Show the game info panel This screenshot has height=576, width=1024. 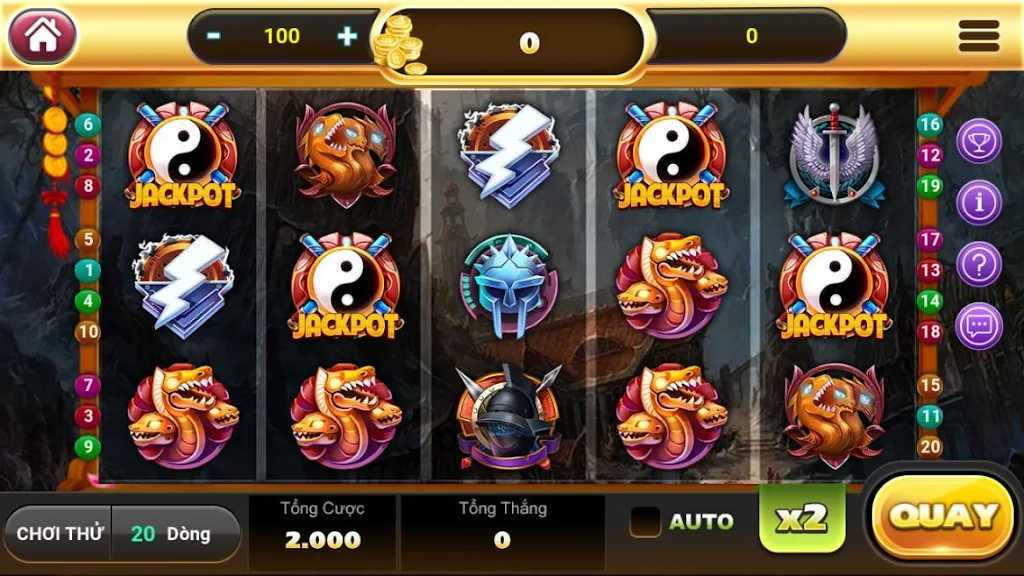click(x=979, y=203)
